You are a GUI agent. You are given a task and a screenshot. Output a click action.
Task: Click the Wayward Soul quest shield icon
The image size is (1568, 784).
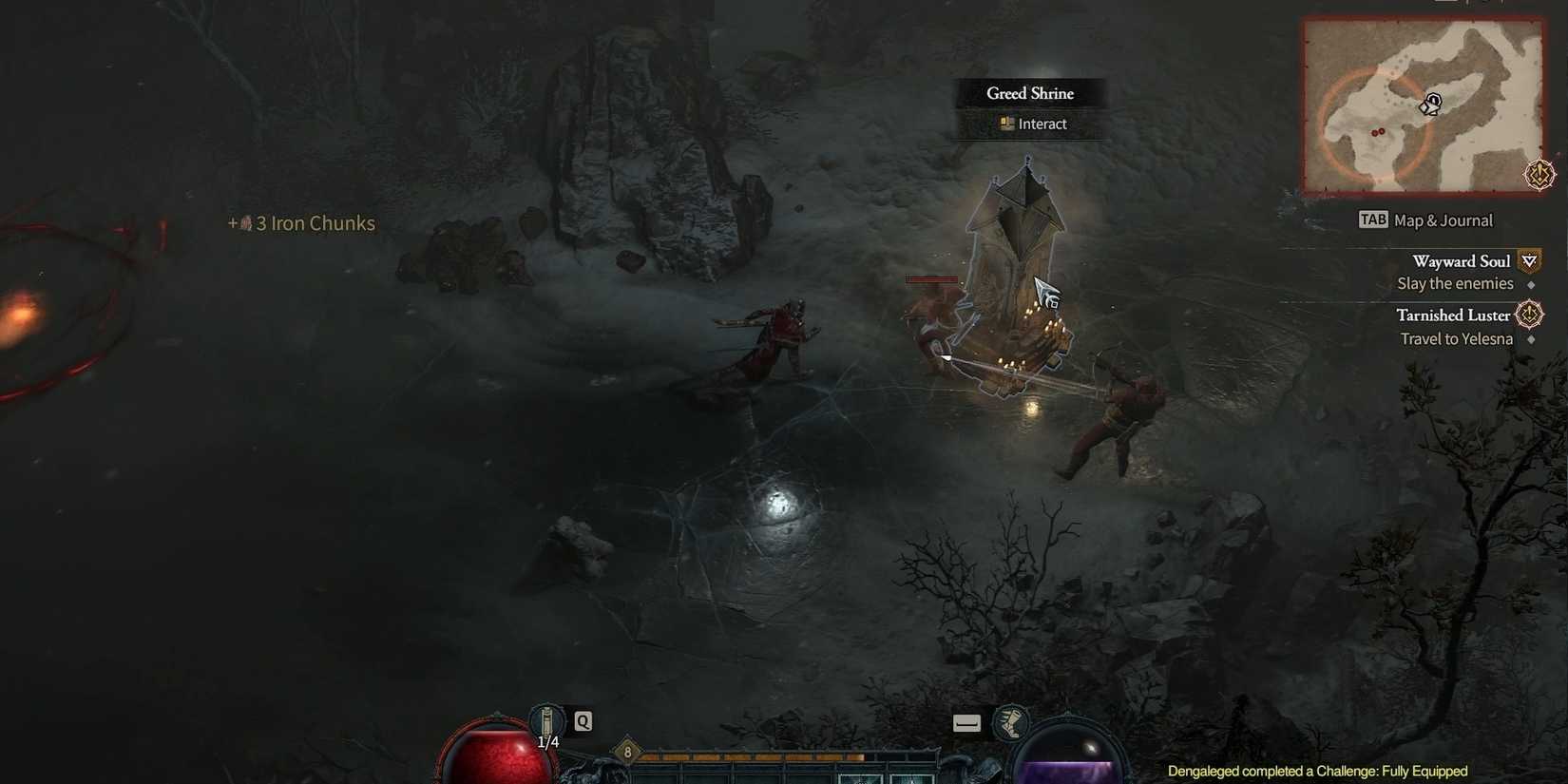click(x=1530, y=259)
